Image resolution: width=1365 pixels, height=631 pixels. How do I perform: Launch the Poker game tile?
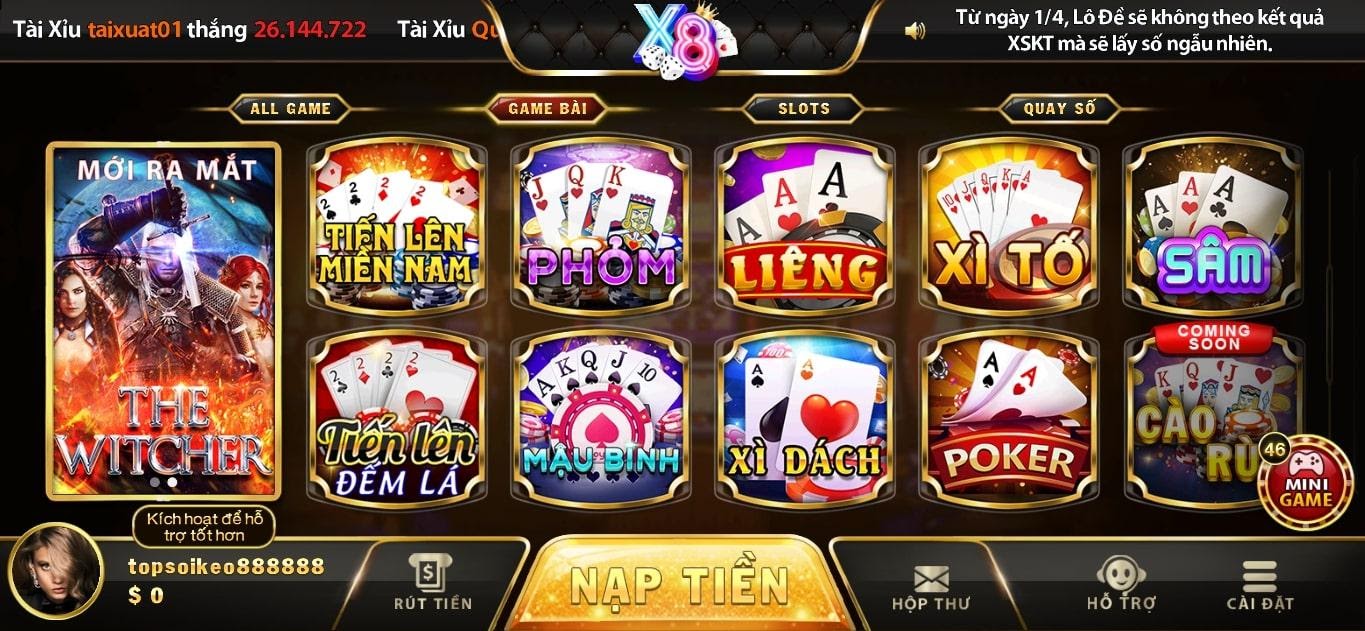[1008, 417]
